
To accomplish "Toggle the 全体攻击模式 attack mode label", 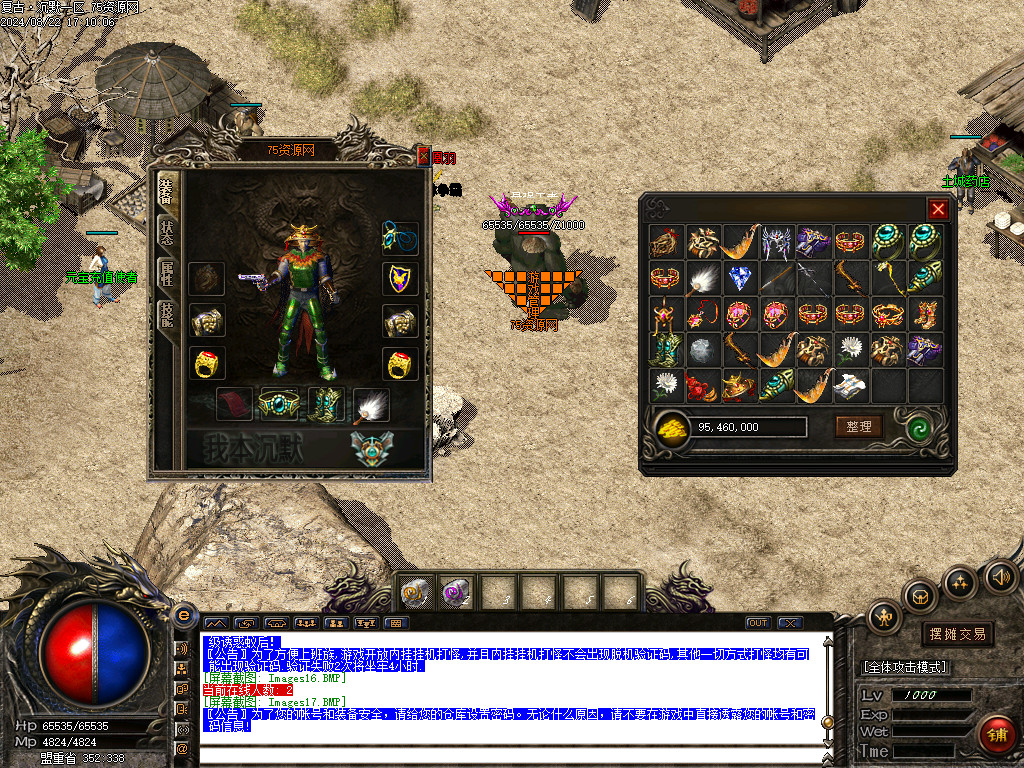I will coord(905,667).
